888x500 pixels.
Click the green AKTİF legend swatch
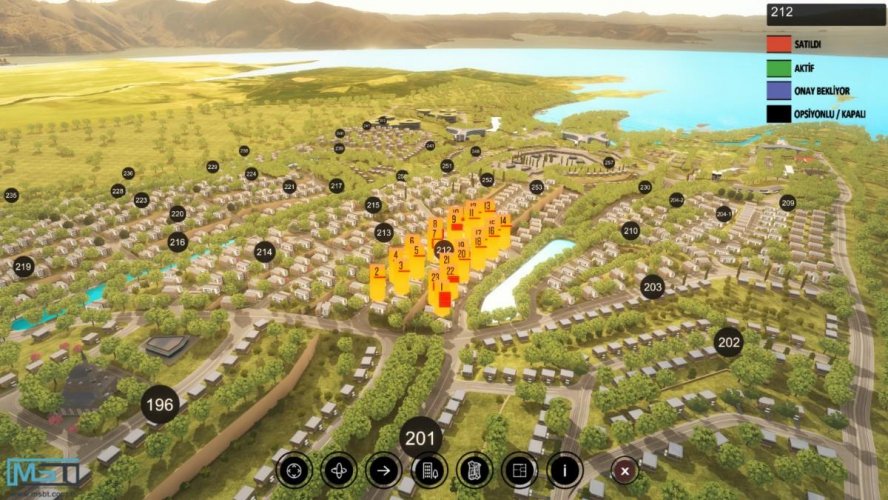point(778,67)
